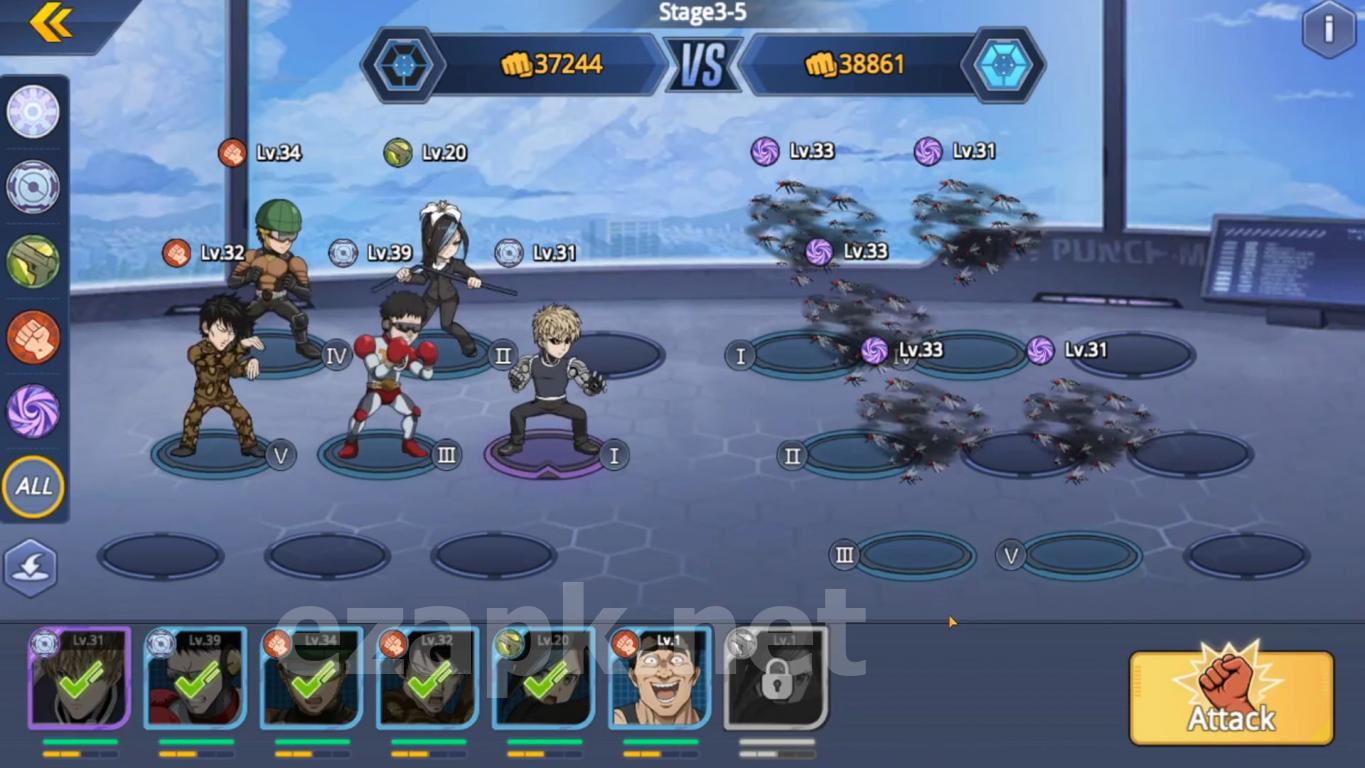Screen dimensions: 1365x768
Task: Launch the battle with the Attack button
Action: click(x=1231, y=698)
